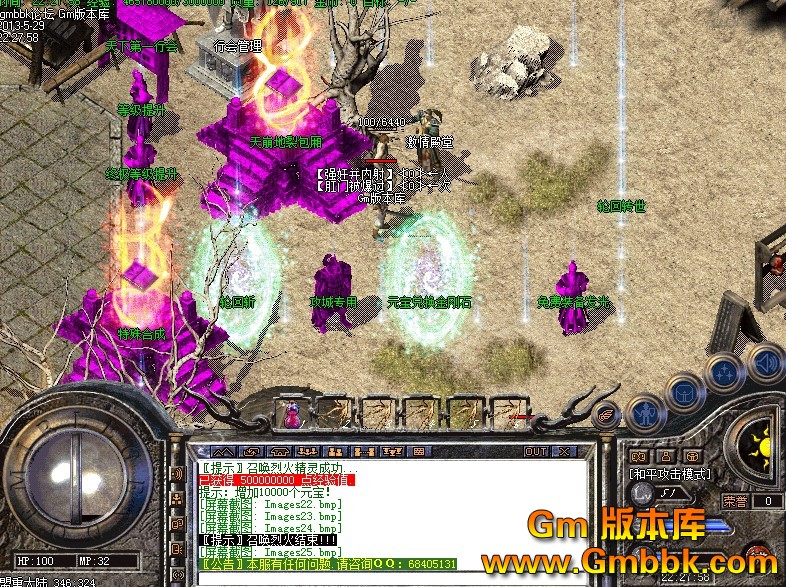Viewport: 786px width, 587px height.
Task: Click the winged boot icon button
Action: click(606, 416)
